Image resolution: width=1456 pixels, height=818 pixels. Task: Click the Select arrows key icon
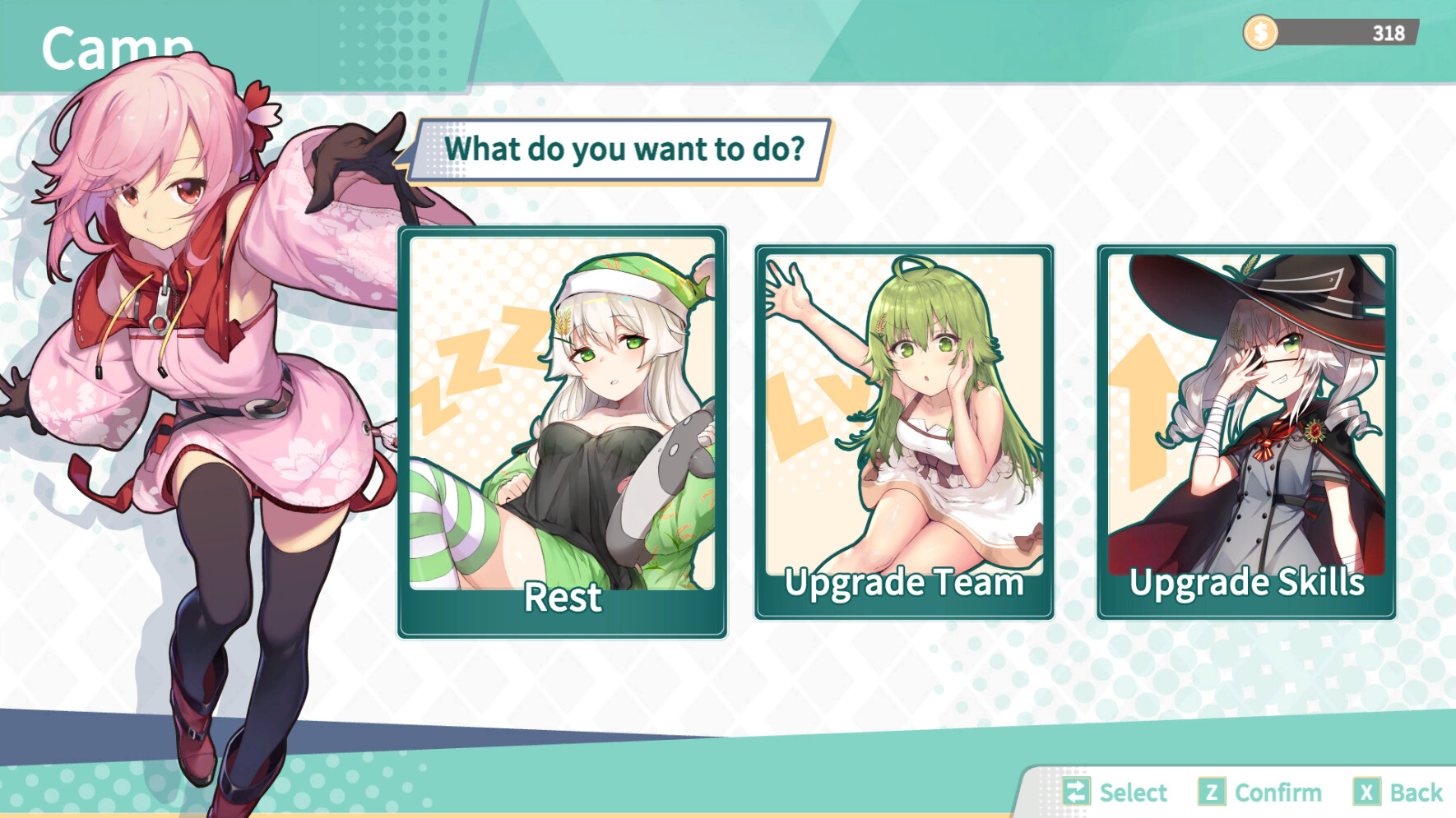click(x=1076, y=793)
